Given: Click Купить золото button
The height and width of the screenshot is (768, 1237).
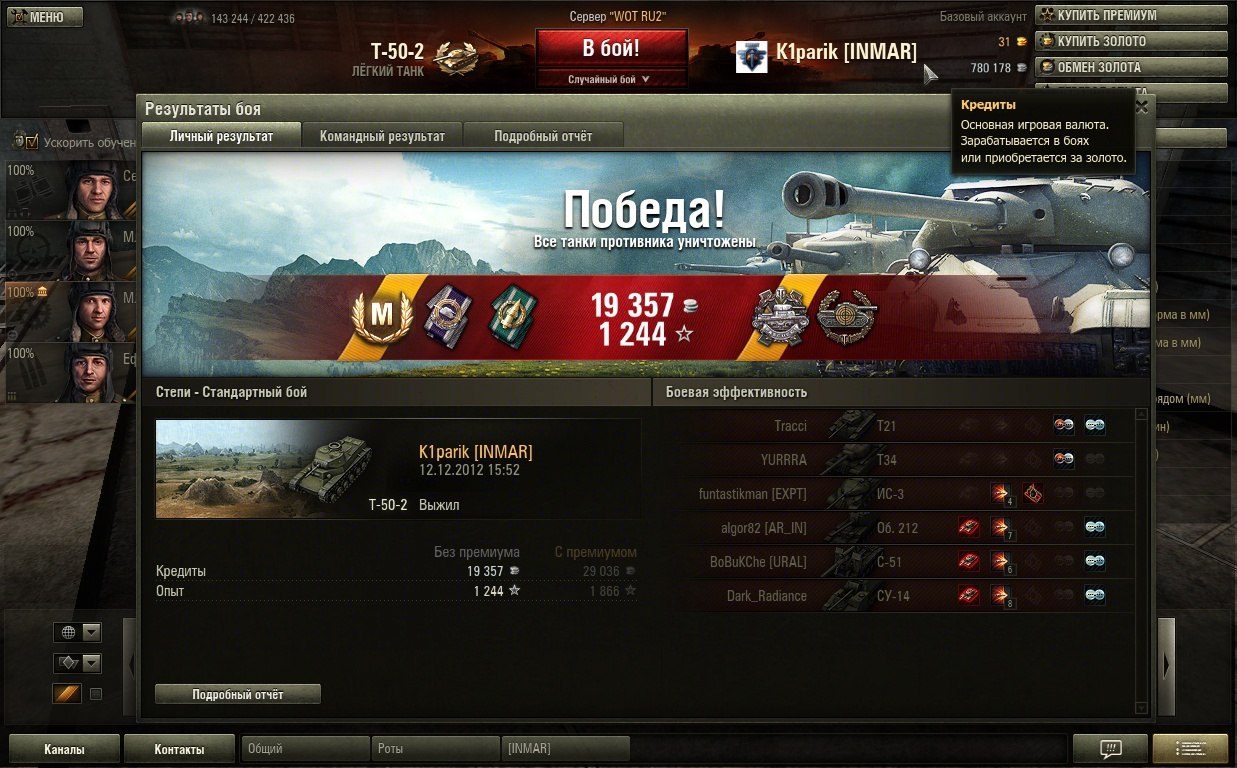Looking at the screenshot, I should pos(1130,41).
